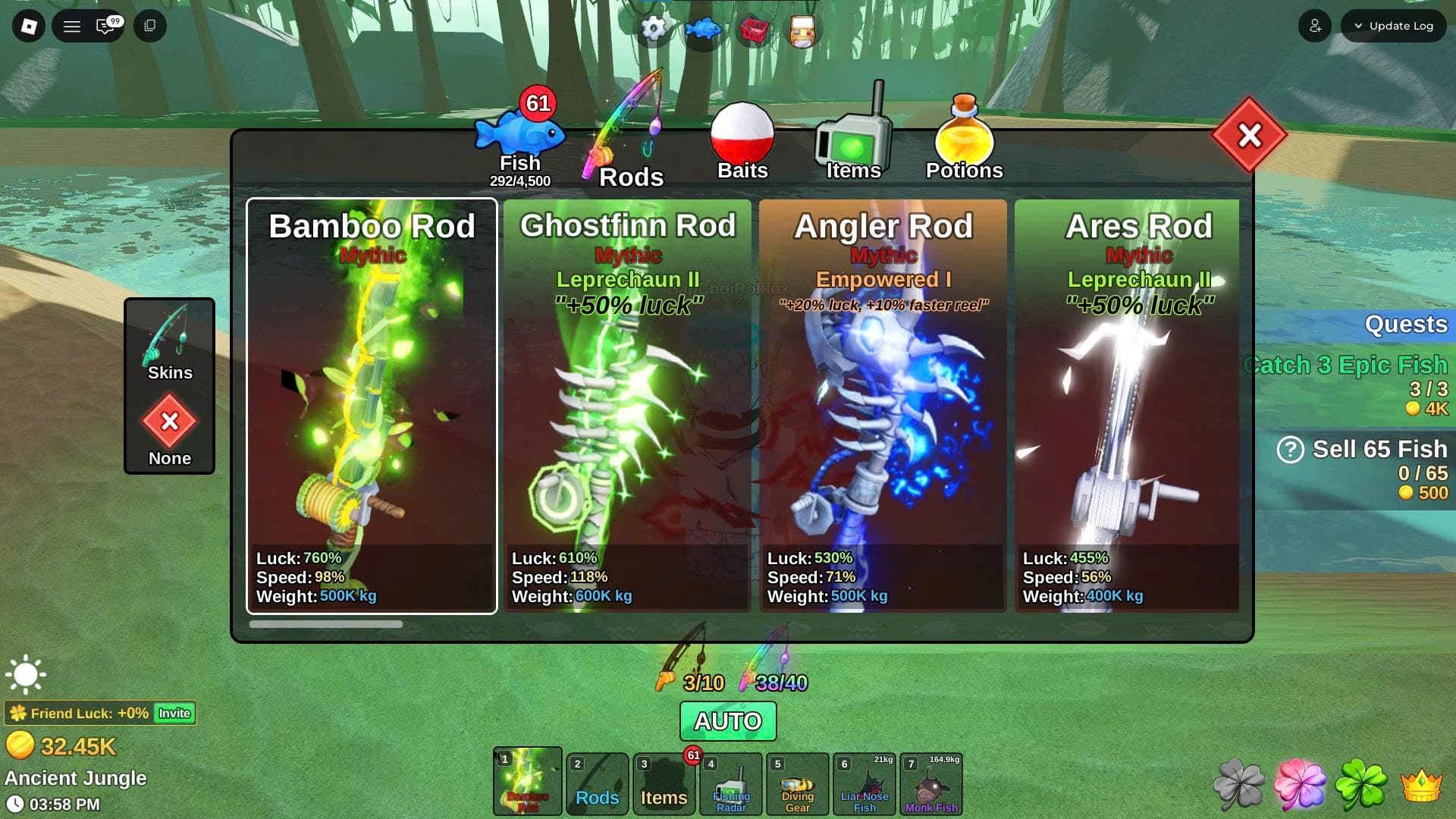Click the gold crown icon

point(1421,785)
